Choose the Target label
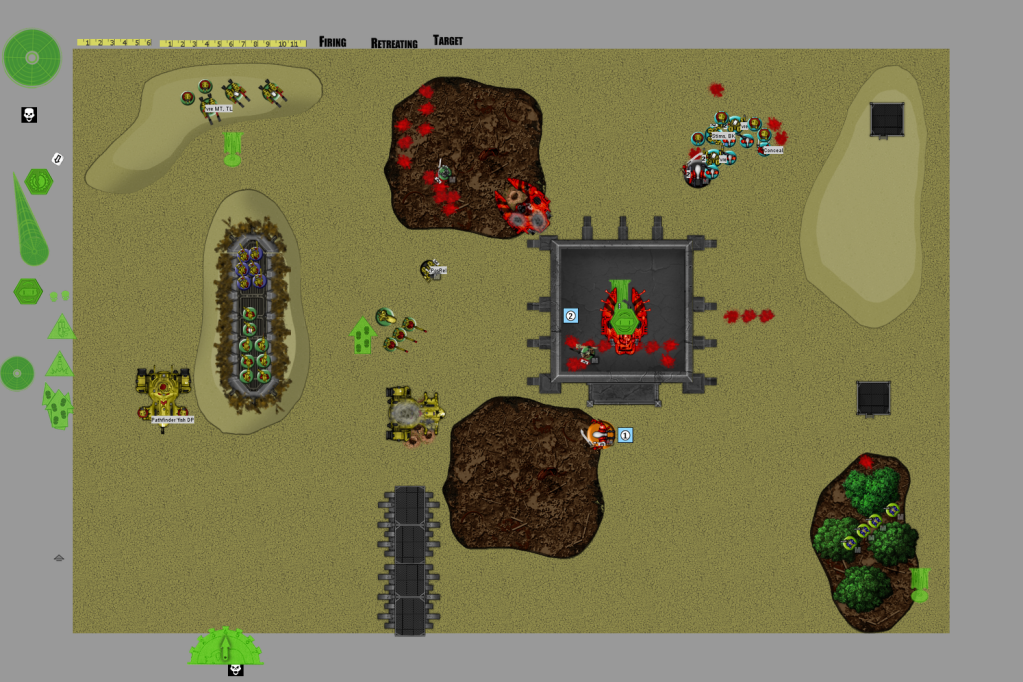 coord(448,41)
